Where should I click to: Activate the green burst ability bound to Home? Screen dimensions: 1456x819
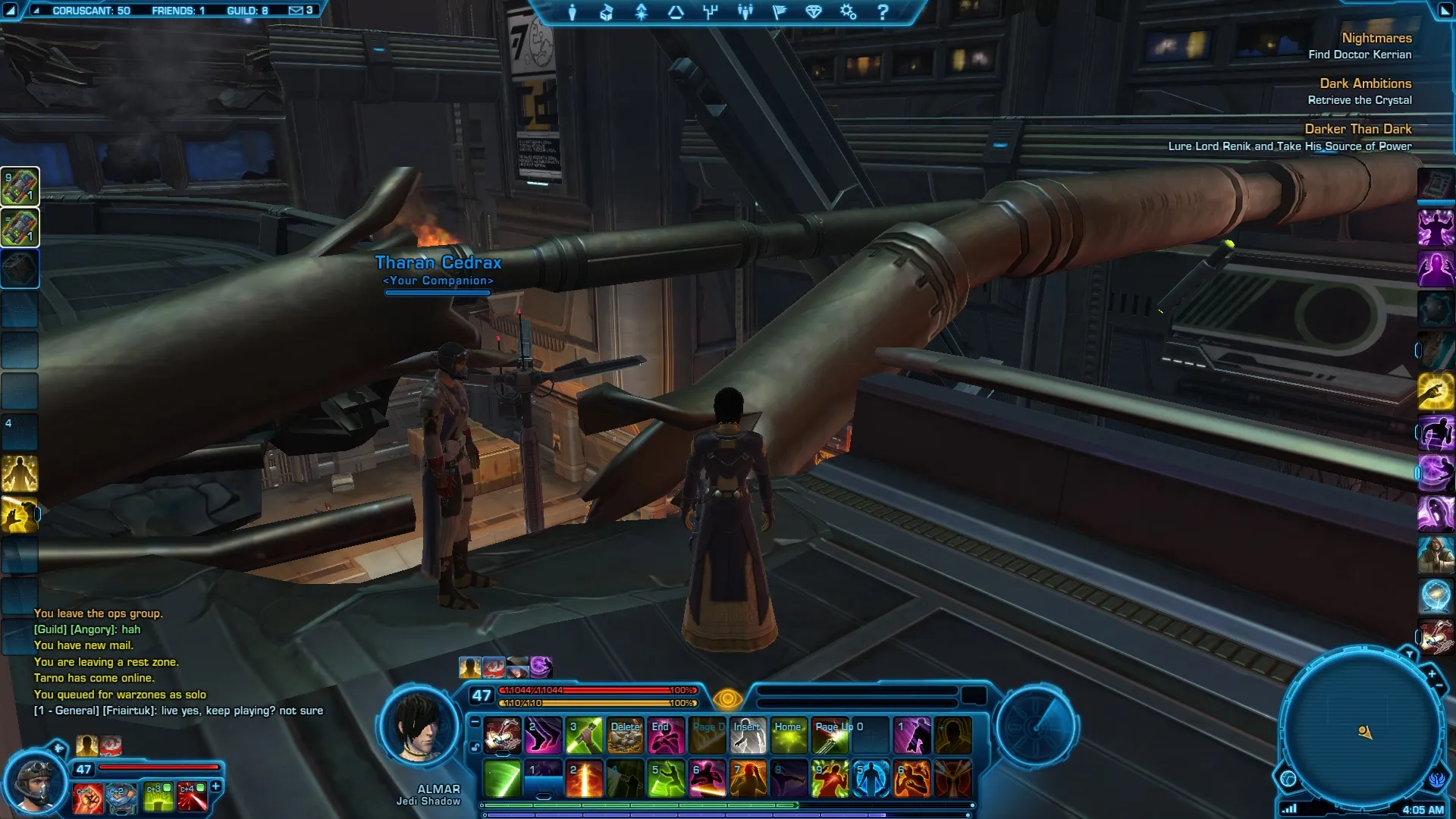[789, 736]
